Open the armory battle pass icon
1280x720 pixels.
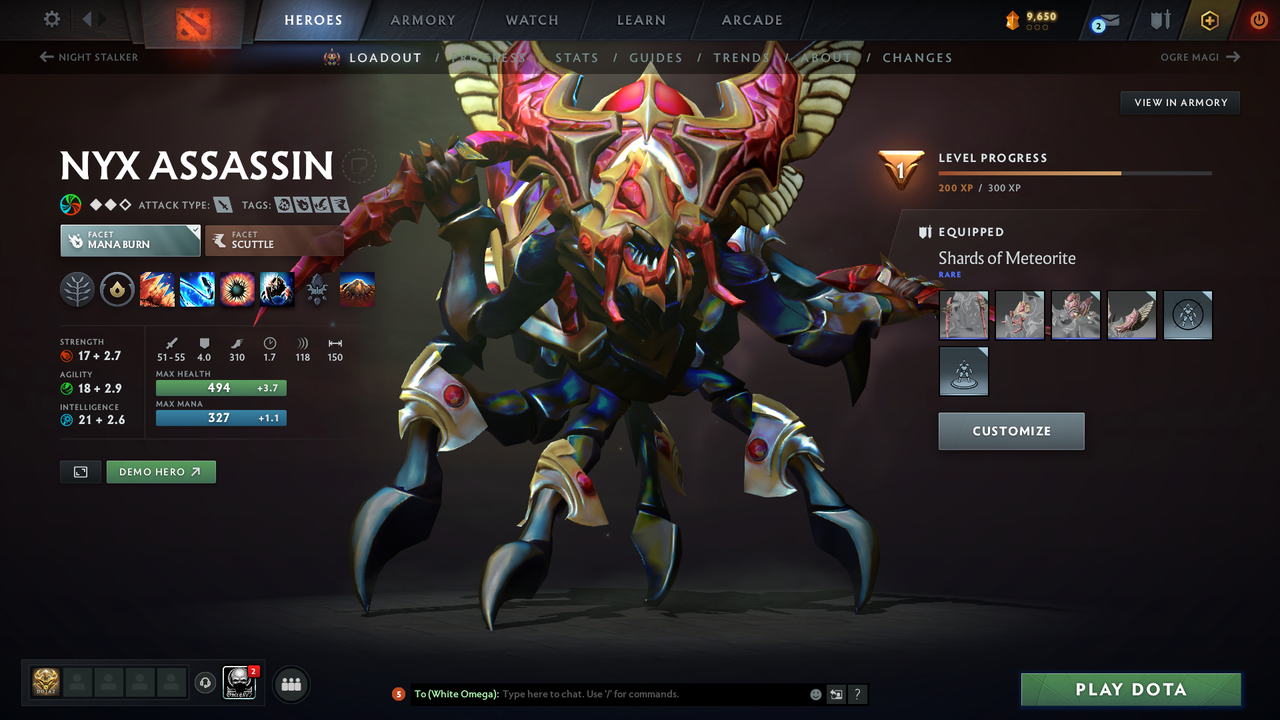(x=1159, y=19)
